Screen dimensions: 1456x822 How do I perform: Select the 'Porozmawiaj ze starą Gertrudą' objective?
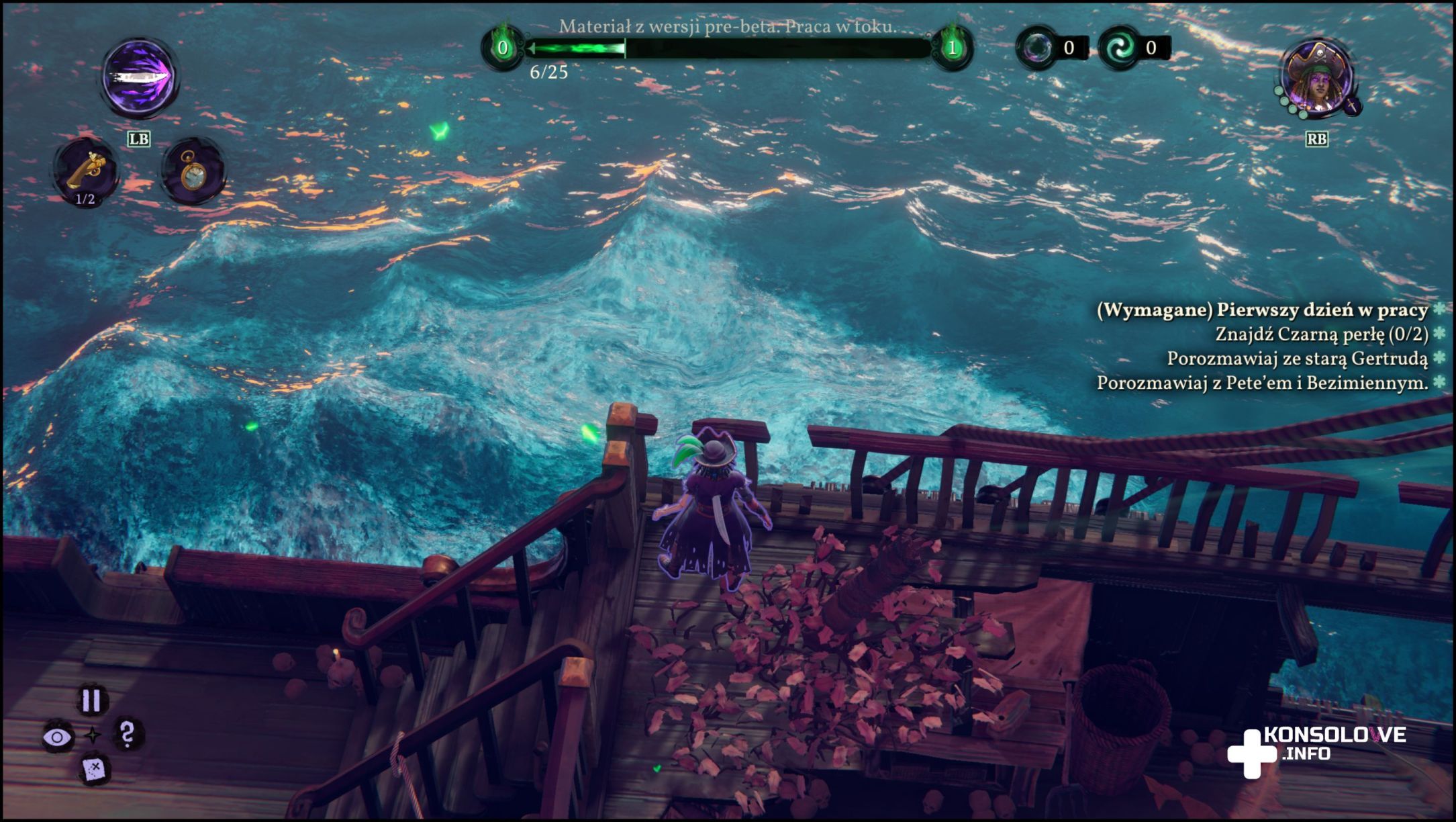(x=1297, y=359)
